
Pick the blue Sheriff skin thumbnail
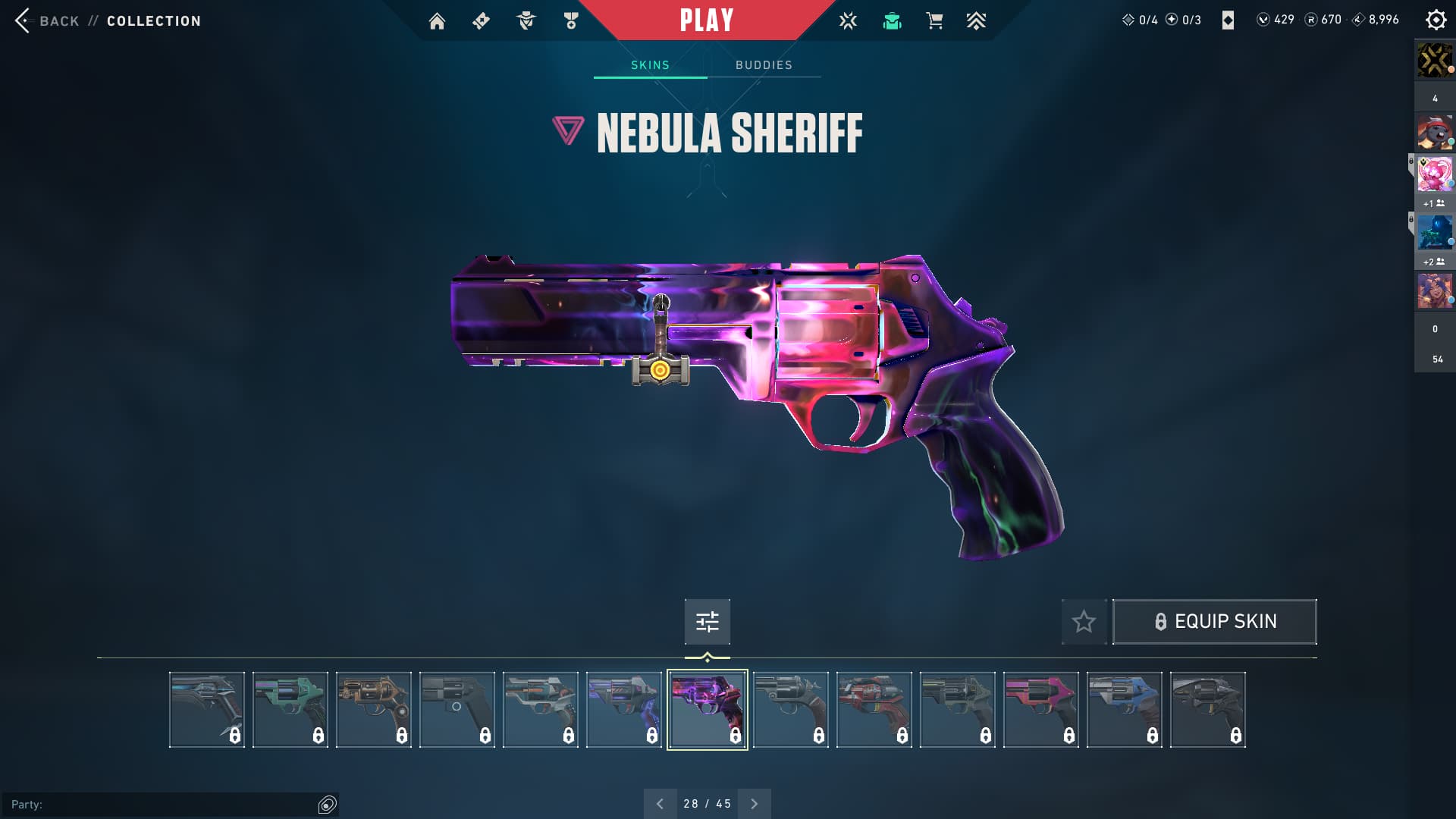(1124, 710)
